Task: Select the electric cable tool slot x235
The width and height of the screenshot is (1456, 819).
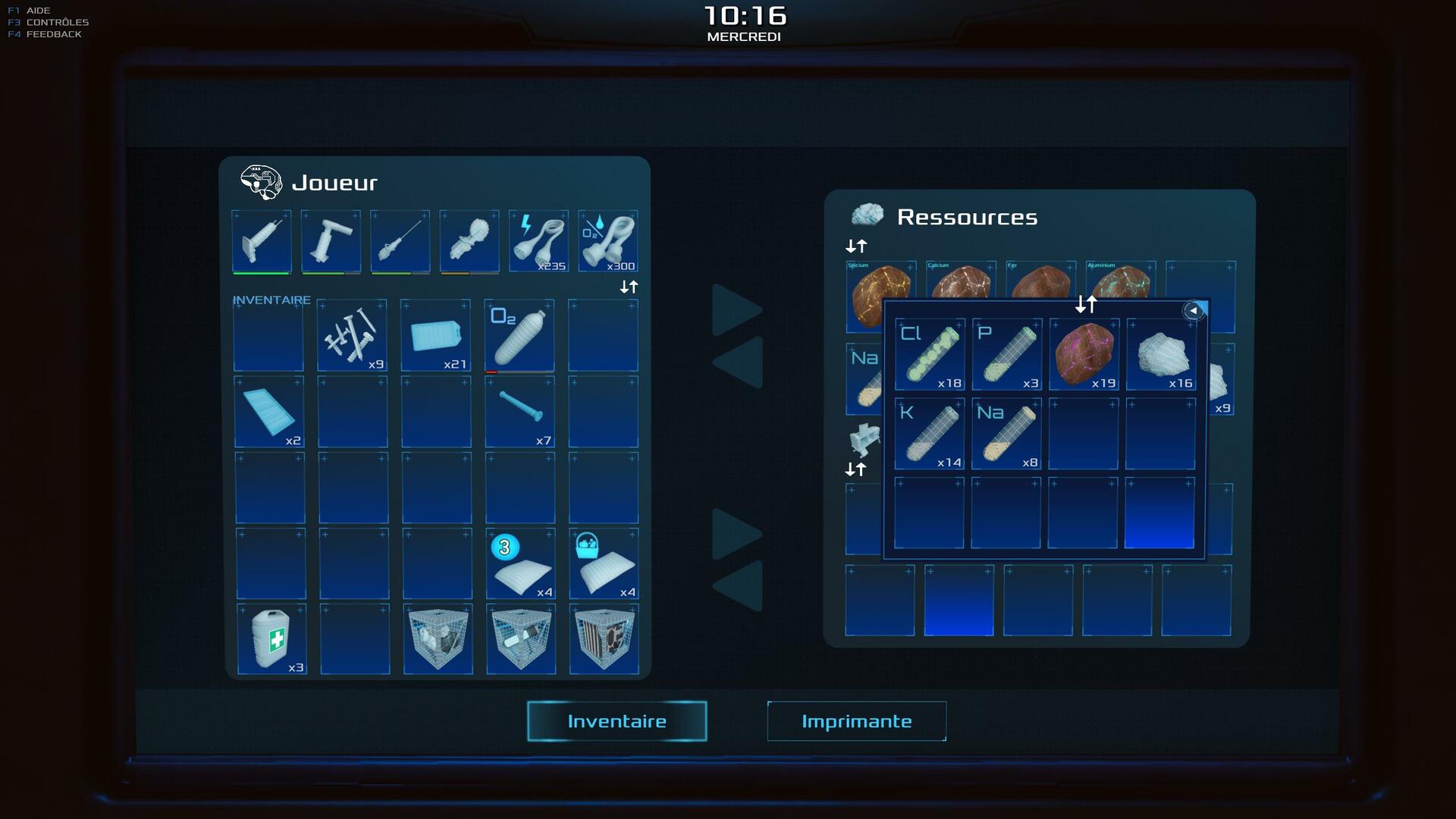Action: pyautogui.click(x=538, y=241)
